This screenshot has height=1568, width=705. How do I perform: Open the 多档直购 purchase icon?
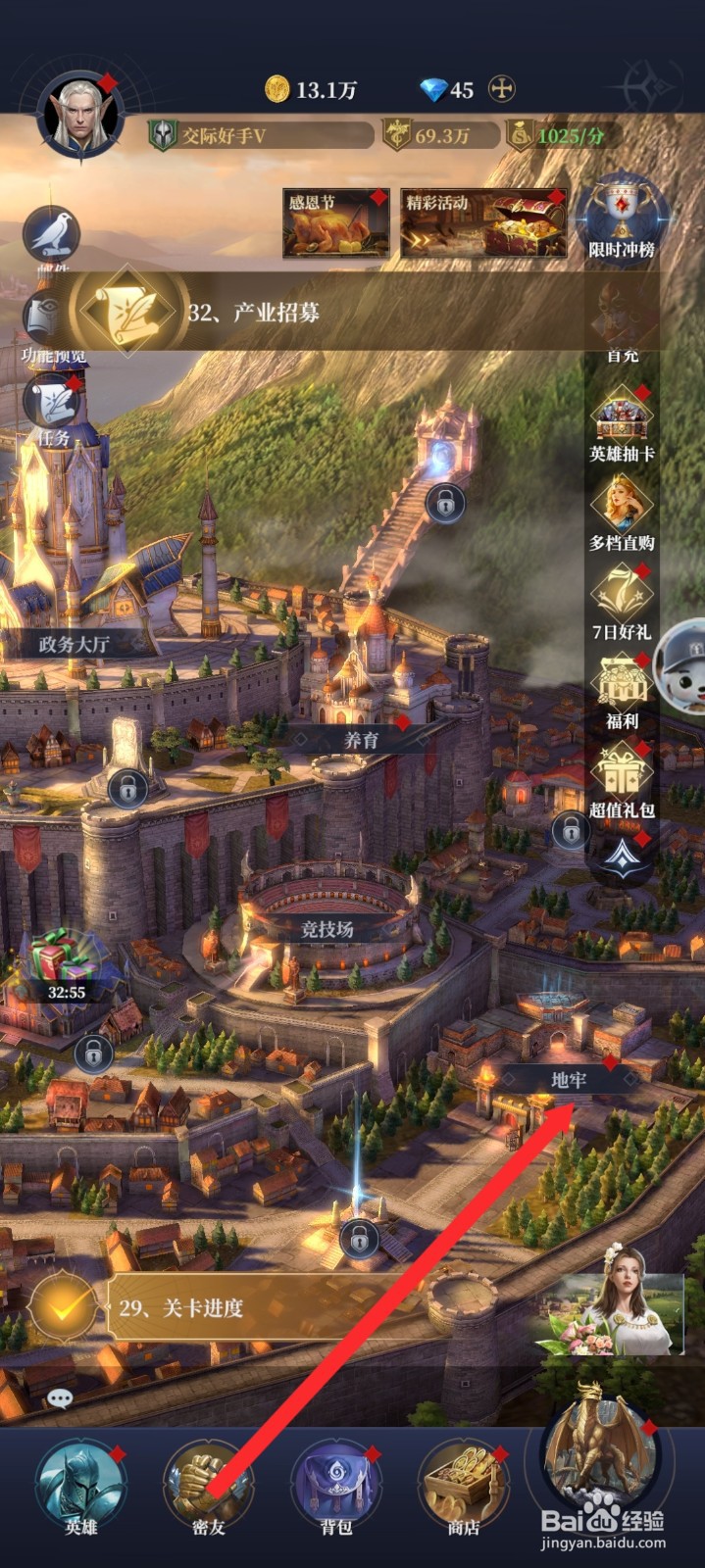tap(622, 512)
